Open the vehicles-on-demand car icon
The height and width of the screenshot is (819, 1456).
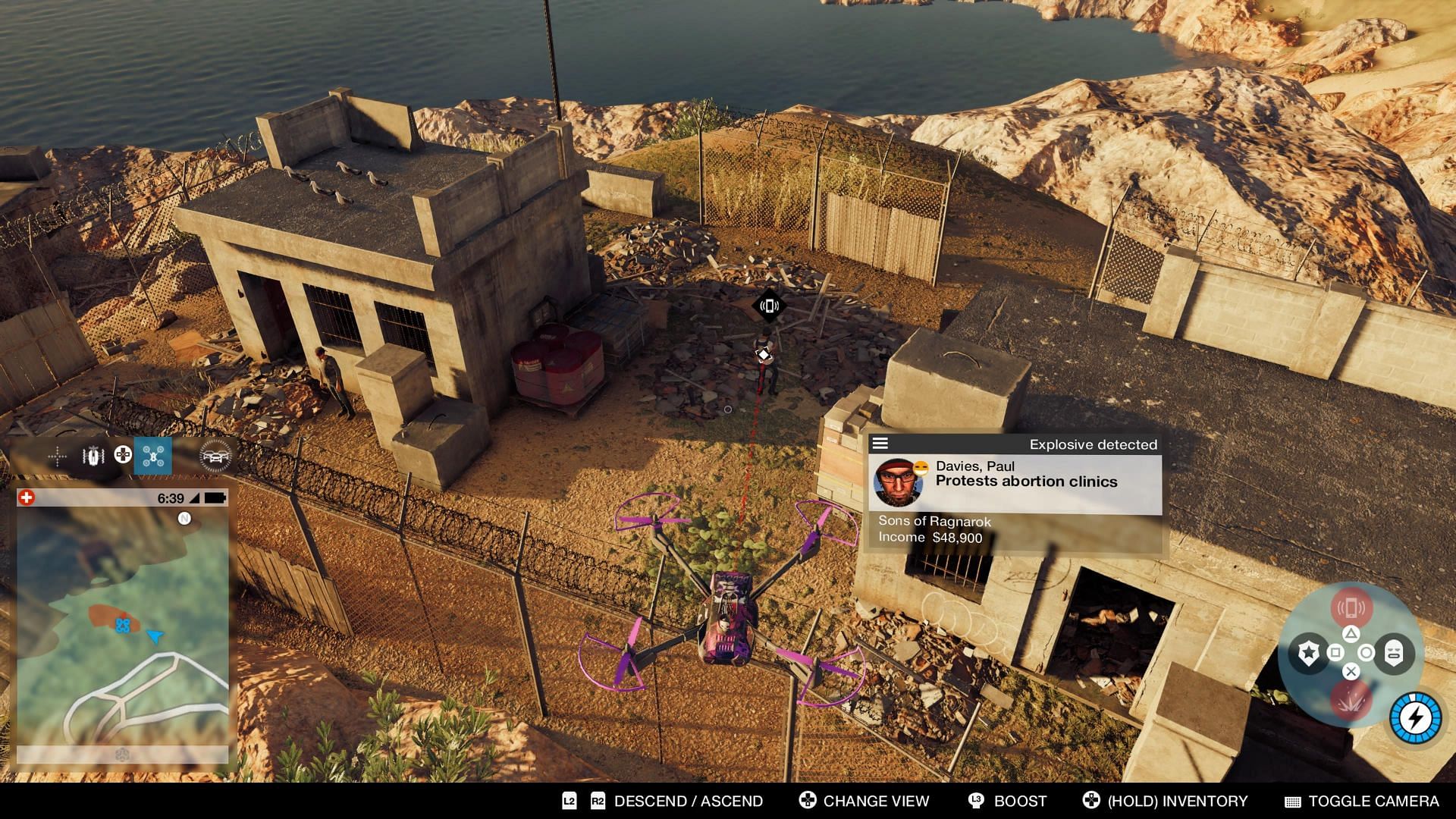[215, 456]
